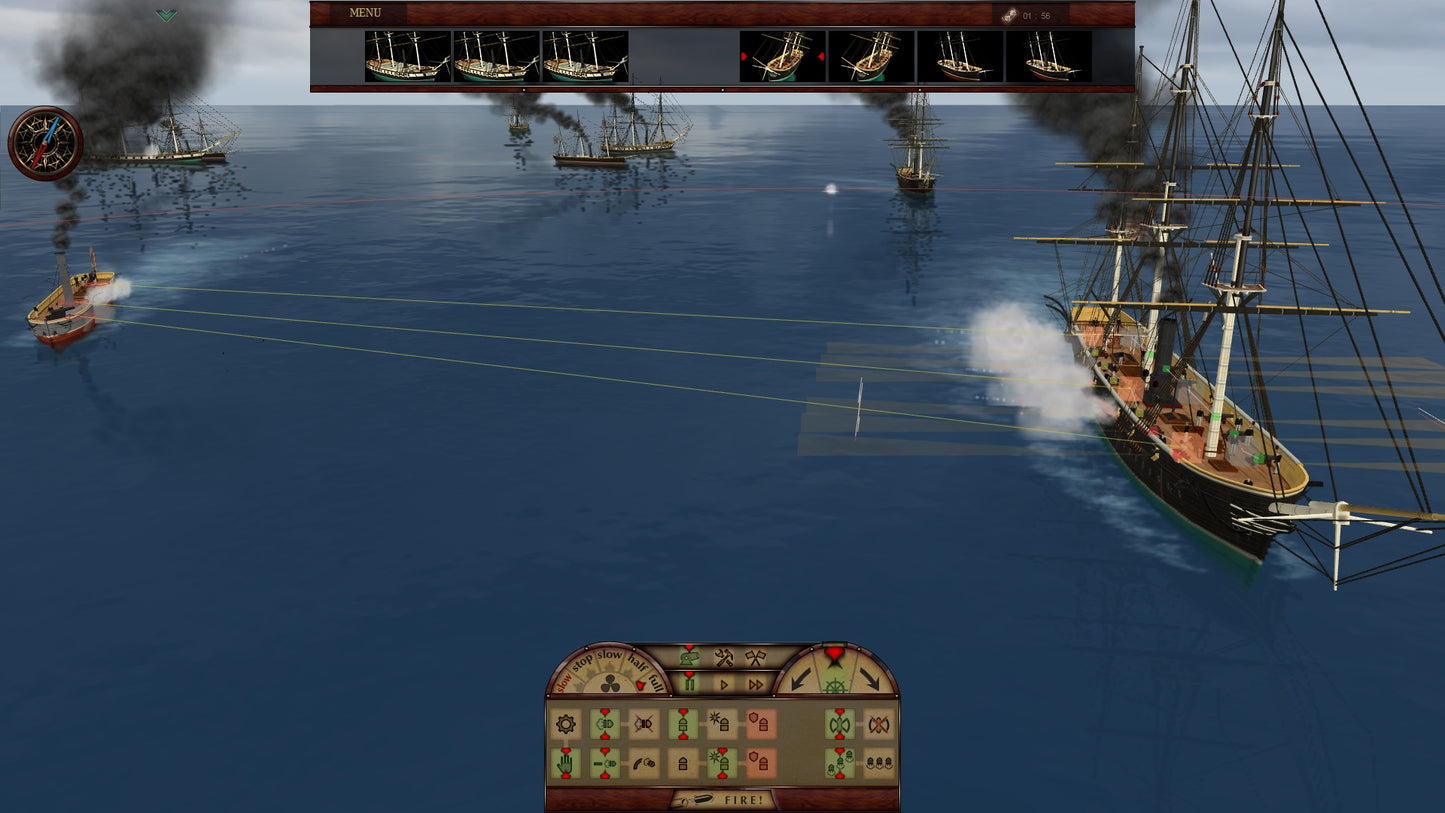
Task: Select the signal flags icon
Action: (757, 659)
